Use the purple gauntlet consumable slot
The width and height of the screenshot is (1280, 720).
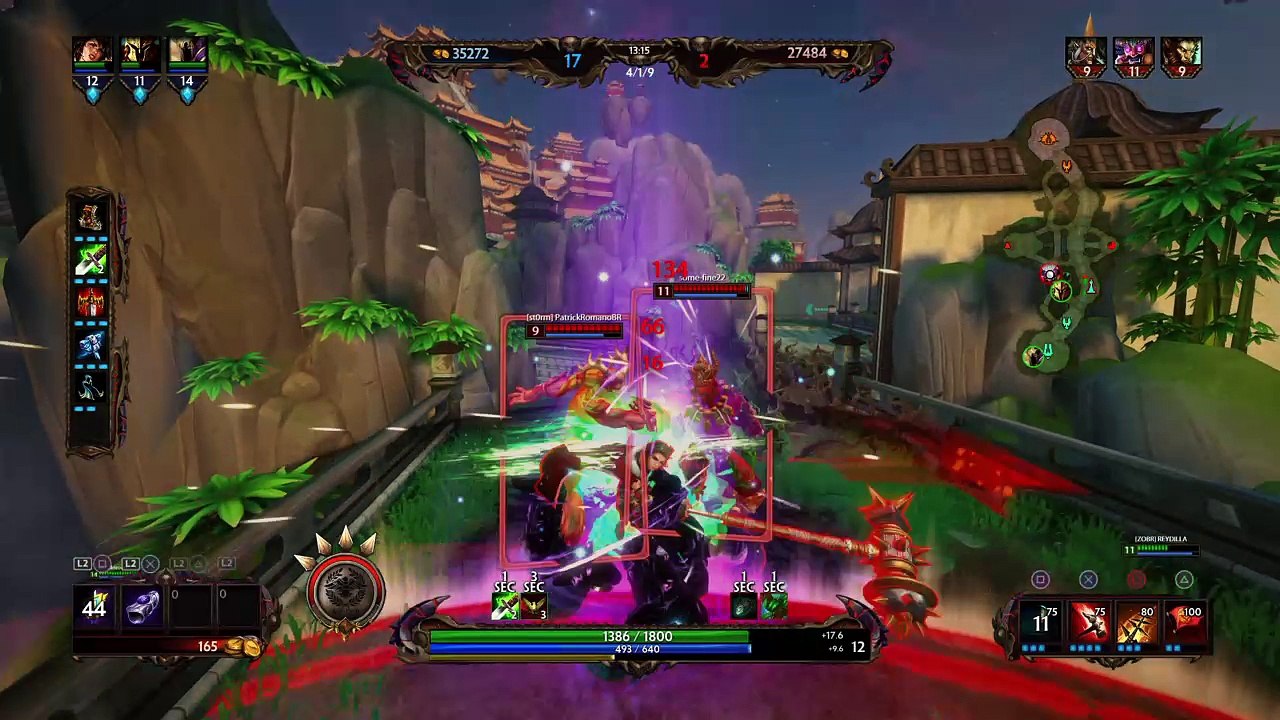pos(142,607)
